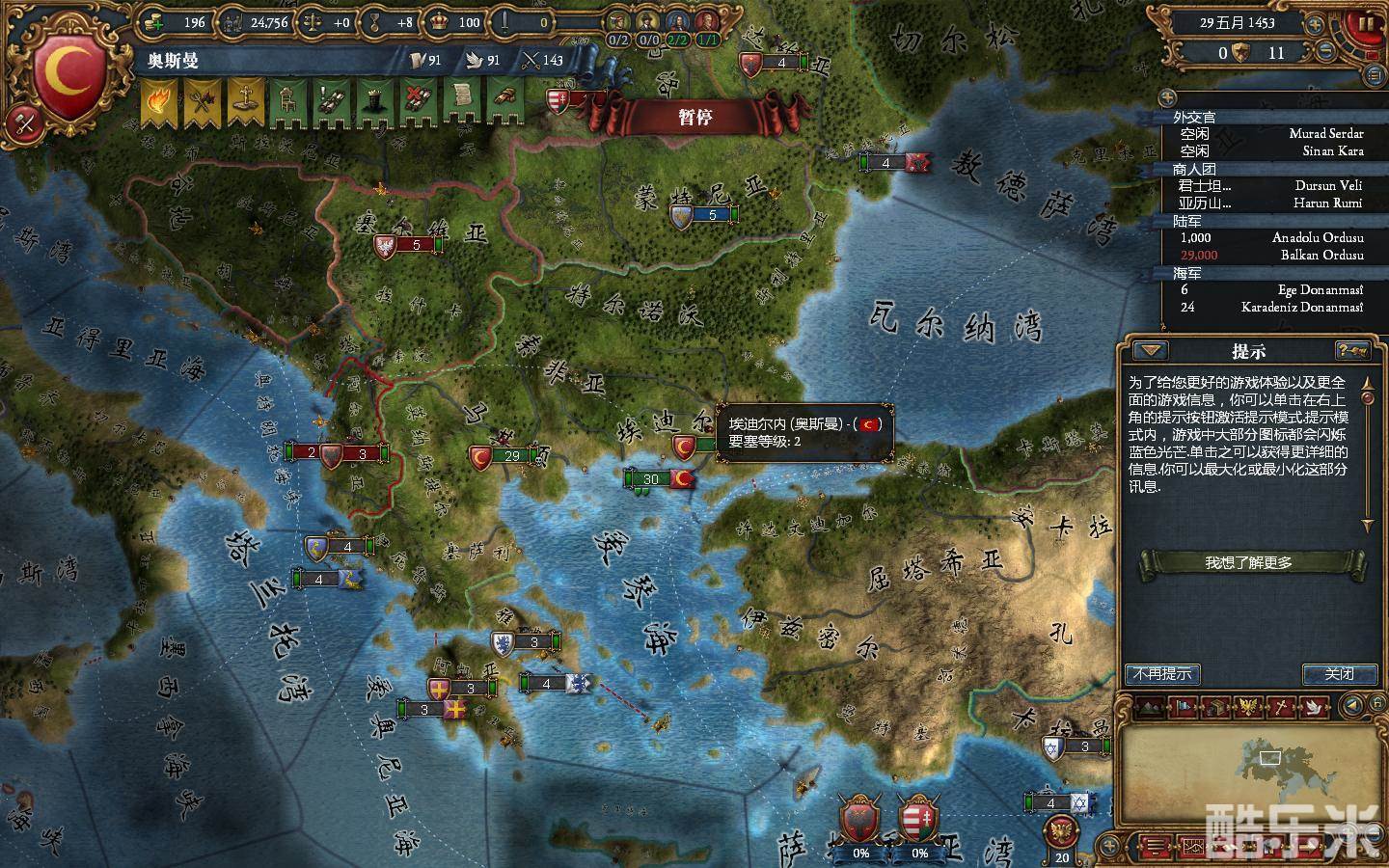The width and height of the screenshot is (1389, 868).
Task: Decrease game speed with the minus button
Action: coord(1326,50)
